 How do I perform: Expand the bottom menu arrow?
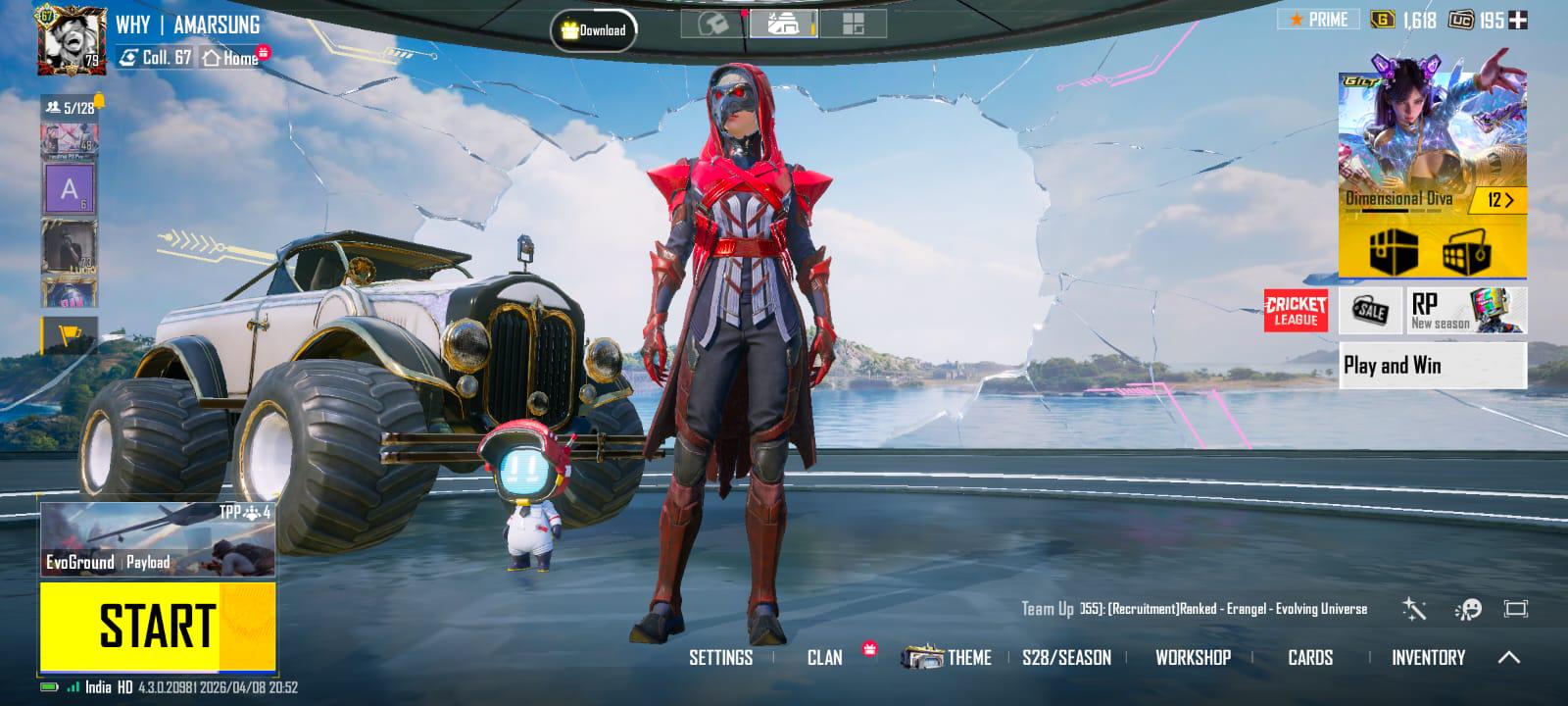(1509, 658)
